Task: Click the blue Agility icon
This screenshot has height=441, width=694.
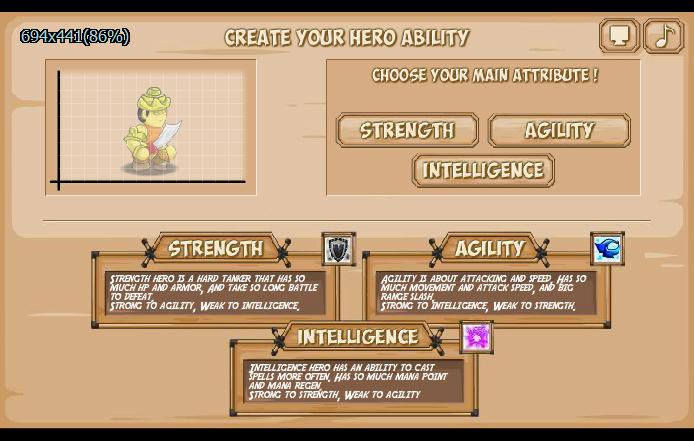Action: 607,248
